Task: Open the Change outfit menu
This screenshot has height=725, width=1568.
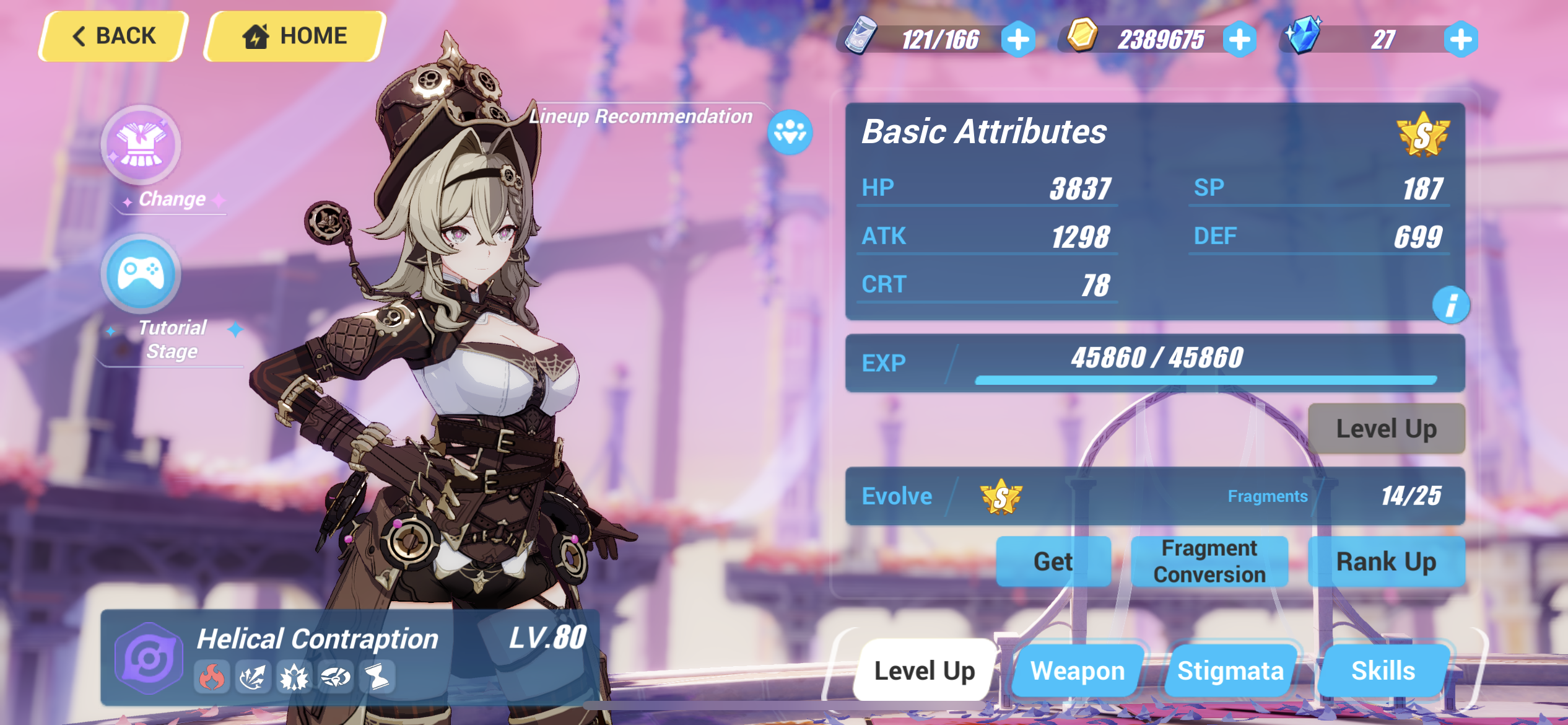Action: (141, 146)
